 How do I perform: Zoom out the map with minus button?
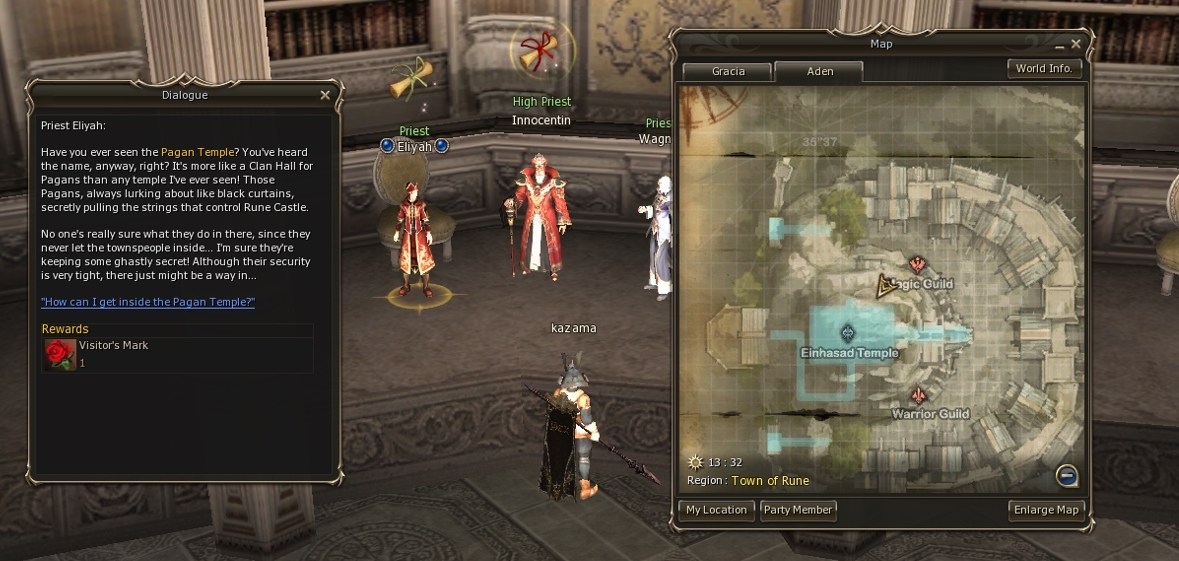pyautogui.click(x=1067, y=475)
